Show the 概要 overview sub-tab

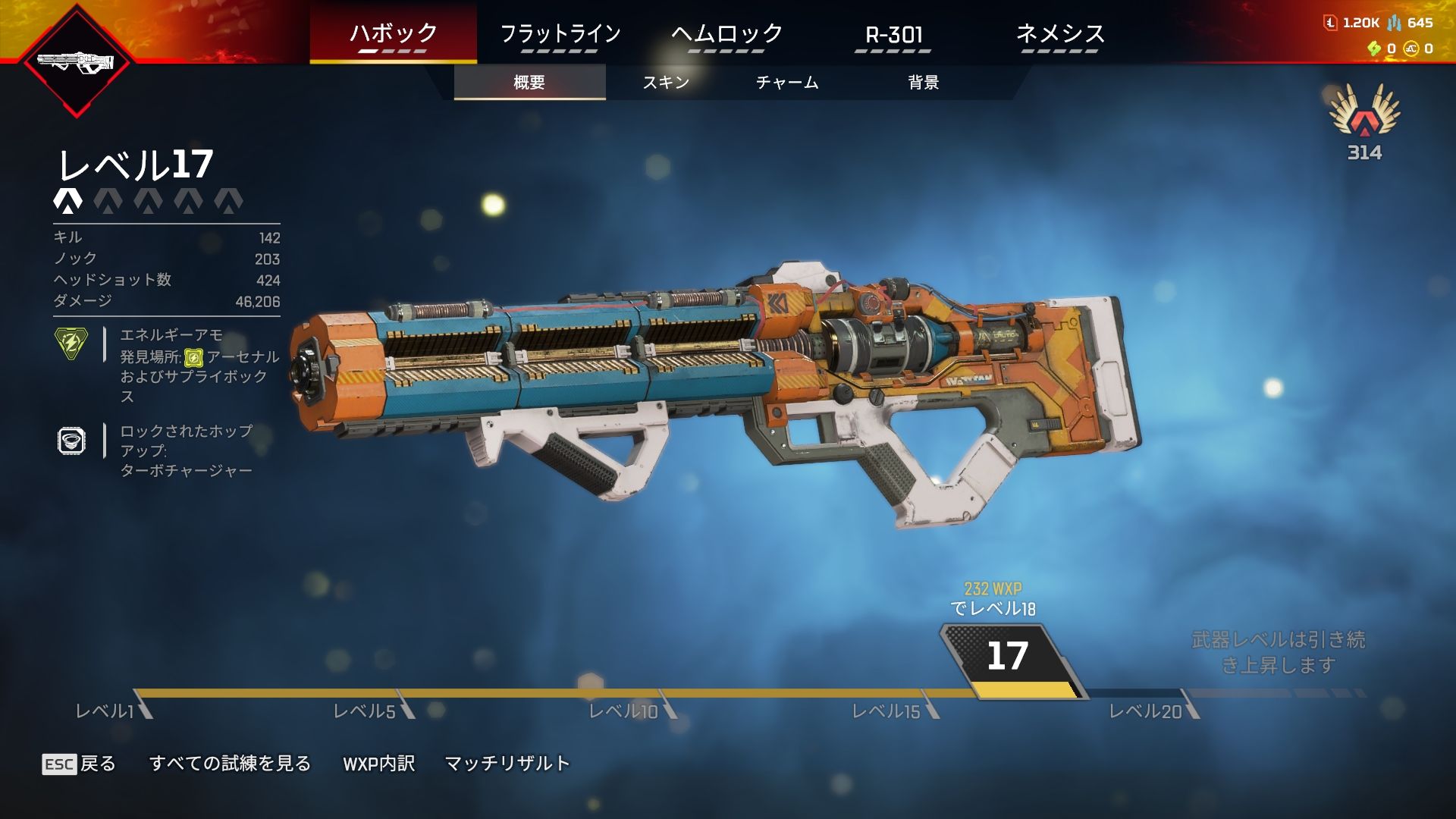[x=529, y=82]
